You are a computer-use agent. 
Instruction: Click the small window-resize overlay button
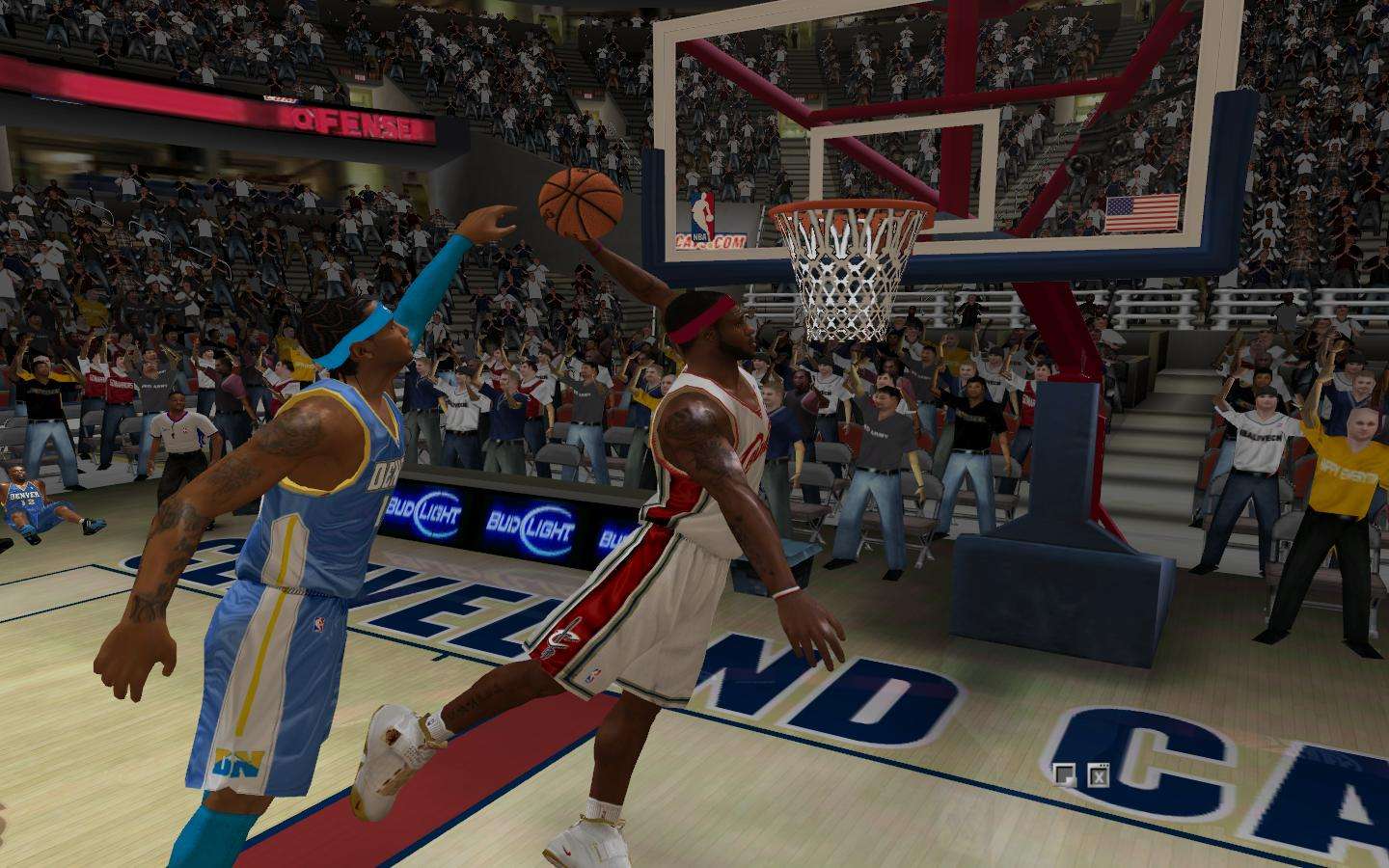(1064, 773)
